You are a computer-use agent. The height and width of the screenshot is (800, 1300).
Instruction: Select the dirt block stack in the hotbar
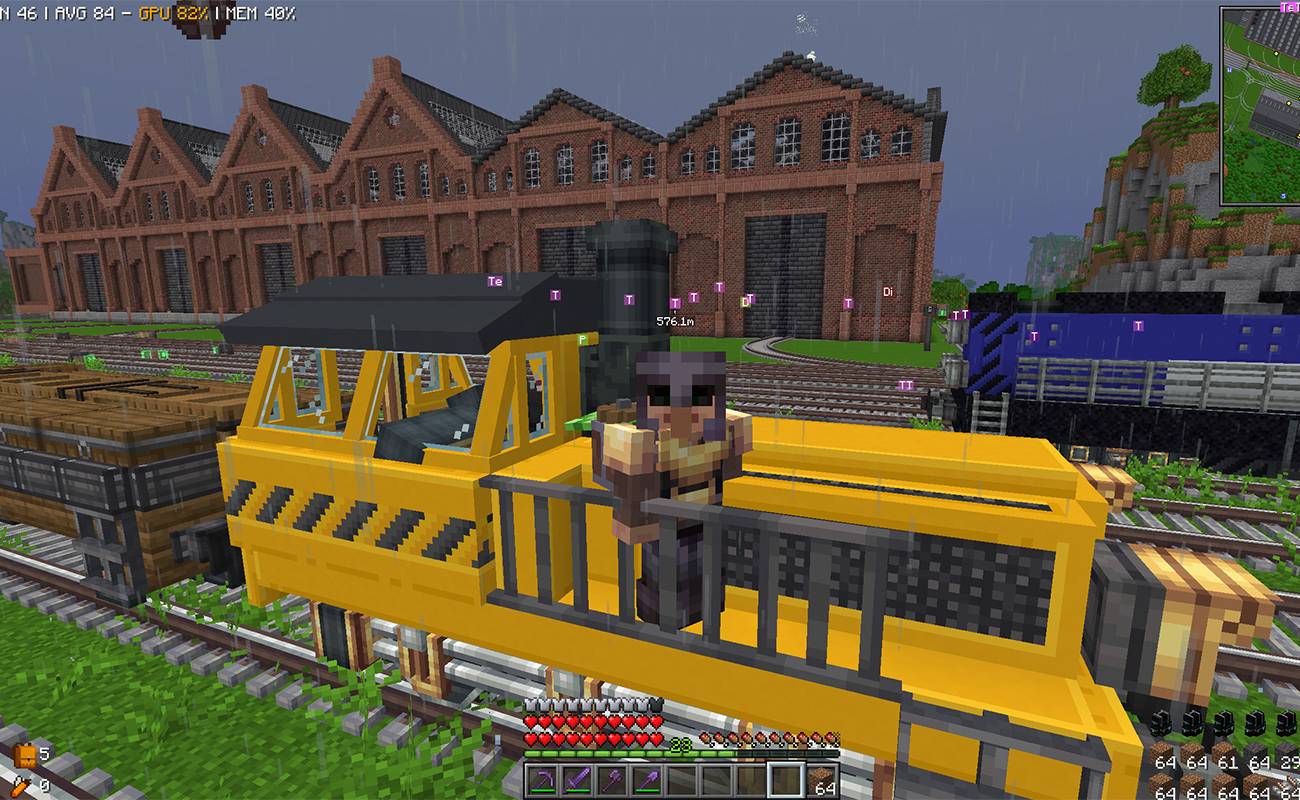coord(822,781)
